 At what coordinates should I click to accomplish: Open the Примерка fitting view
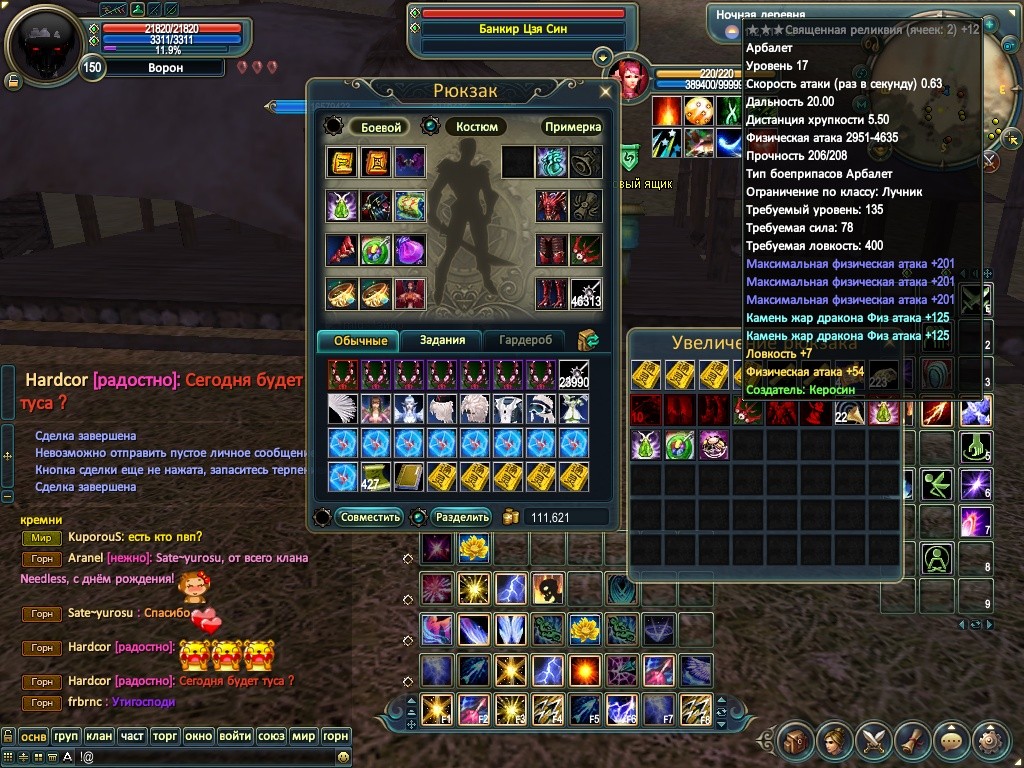[572, 127]
